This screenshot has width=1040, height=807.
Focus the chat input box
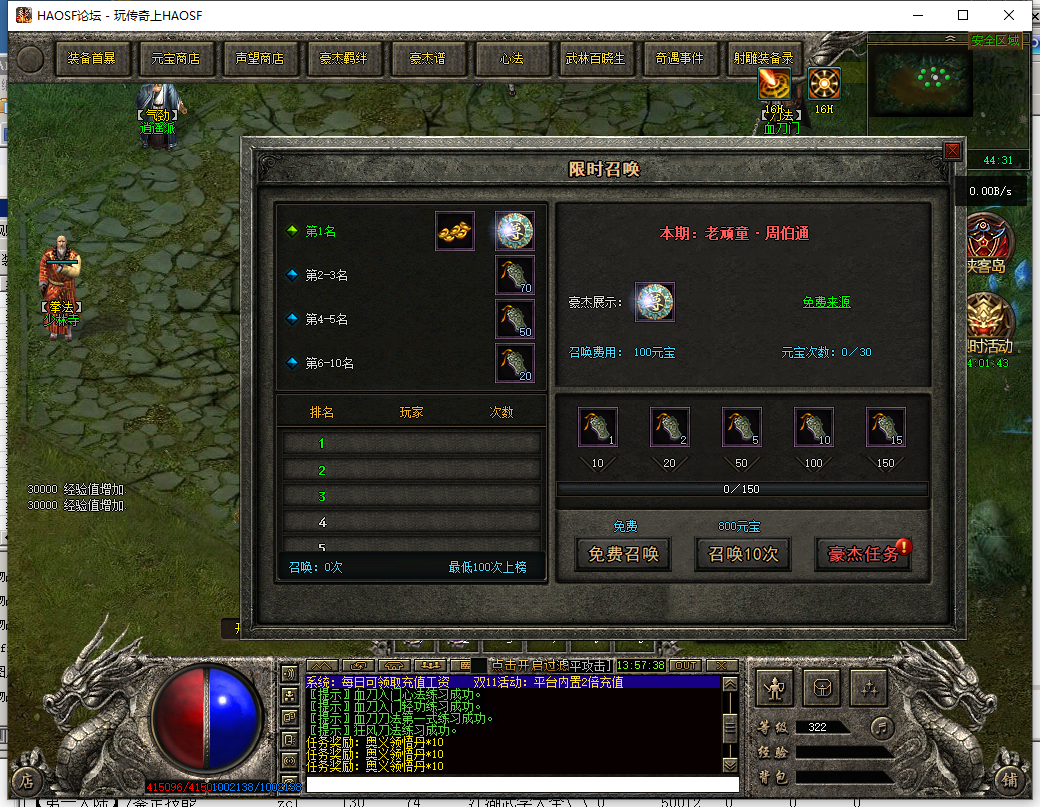(x=522, y=784)
